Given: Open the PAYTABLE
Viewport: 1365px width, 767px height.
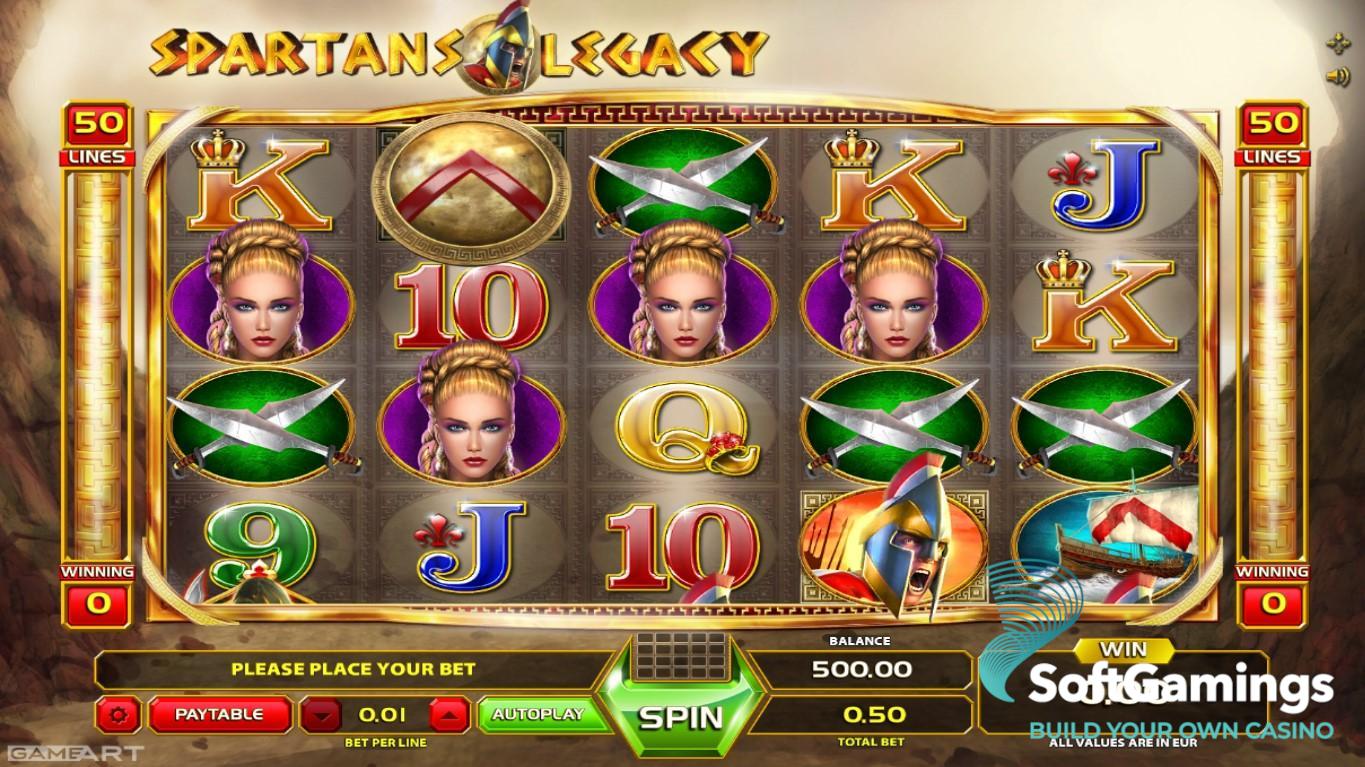Looking at the screenshot, I should 220,714.
